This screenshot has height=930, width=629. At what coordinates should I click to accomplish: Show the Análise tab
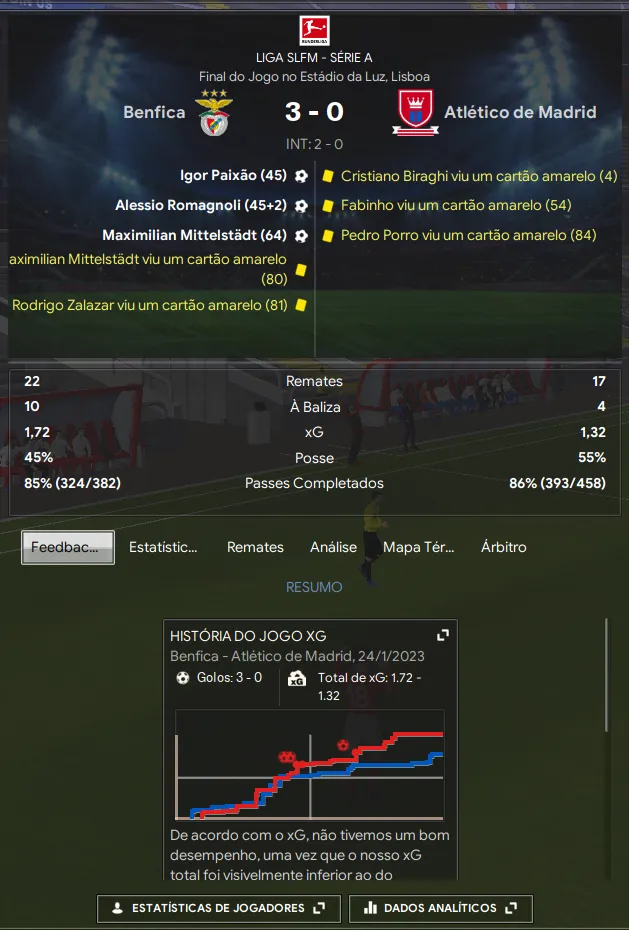[x=333, y=547]
